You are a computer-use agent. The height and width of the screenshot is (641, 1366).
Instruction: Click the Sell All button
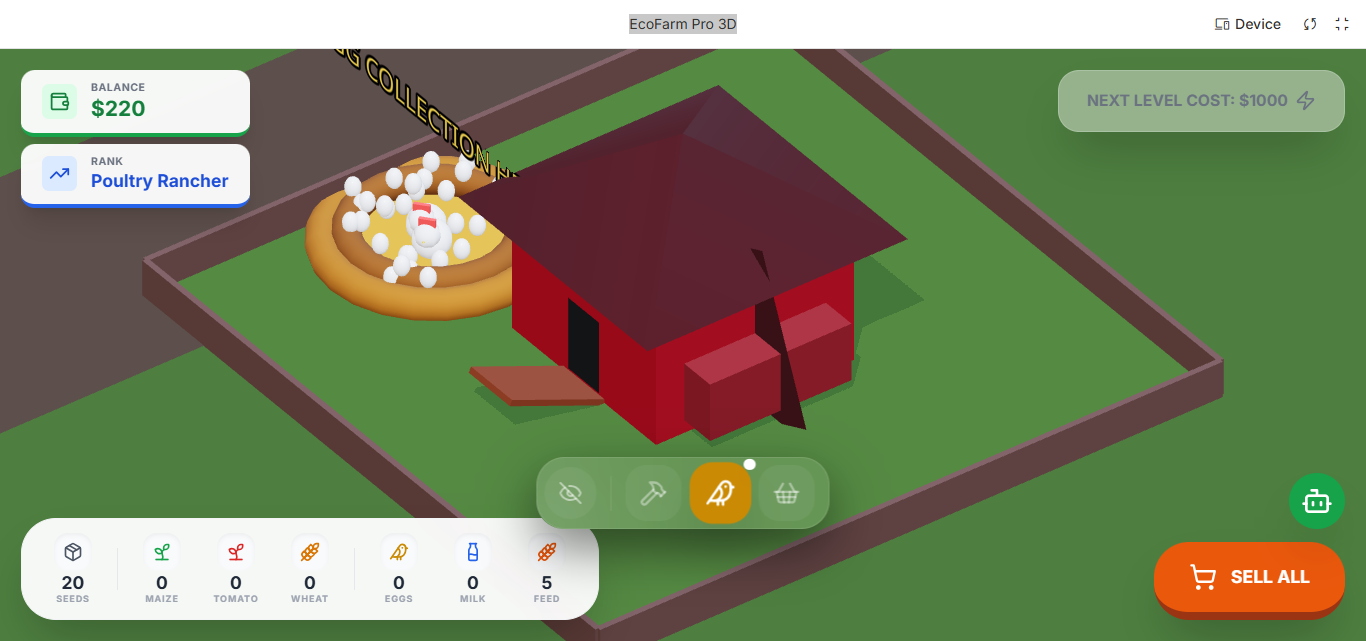tap(1249, 577)
